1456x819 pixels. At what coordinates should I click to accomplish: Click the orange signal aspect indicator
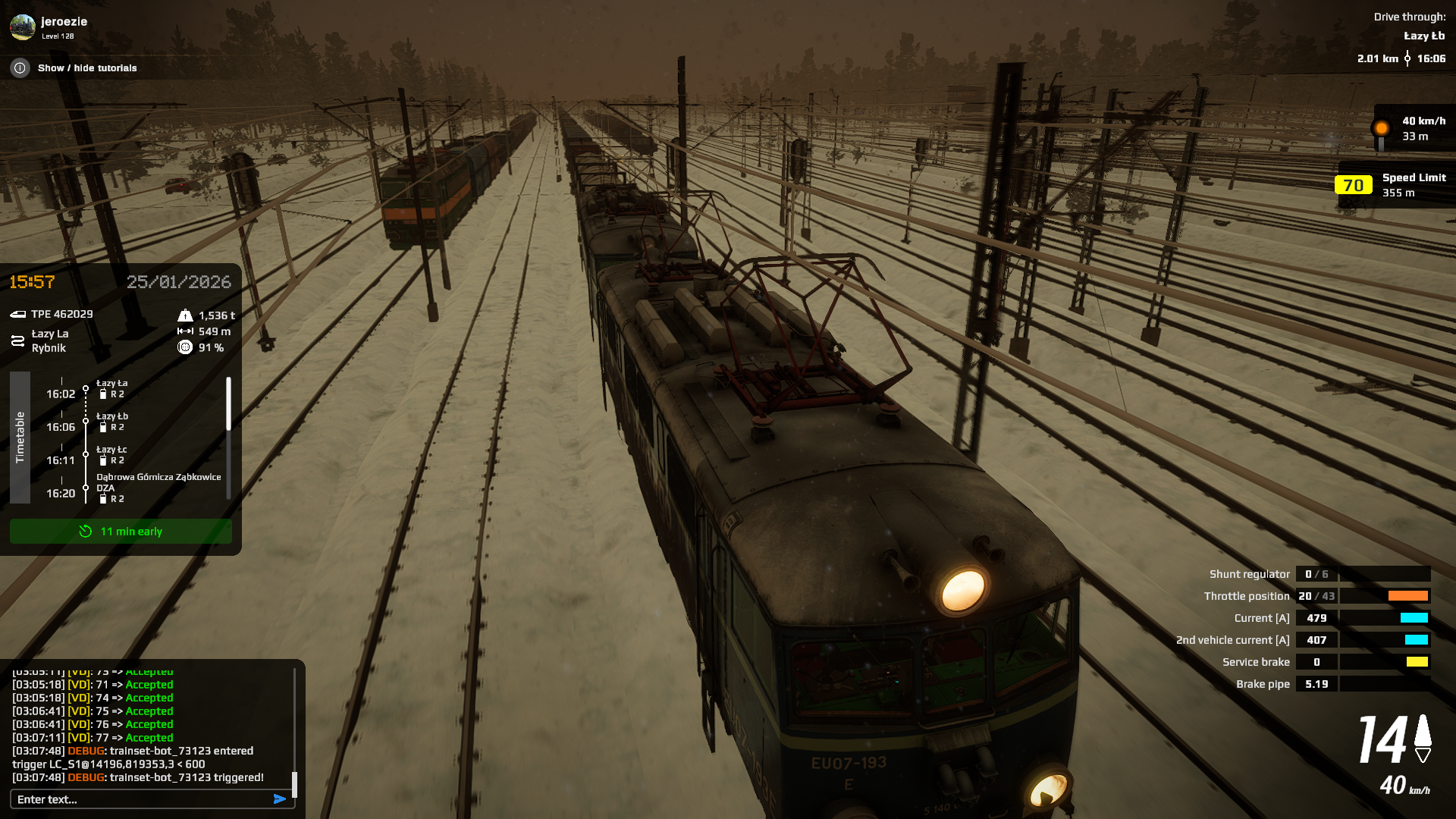pyautogui.click(x=1381, y=128)
